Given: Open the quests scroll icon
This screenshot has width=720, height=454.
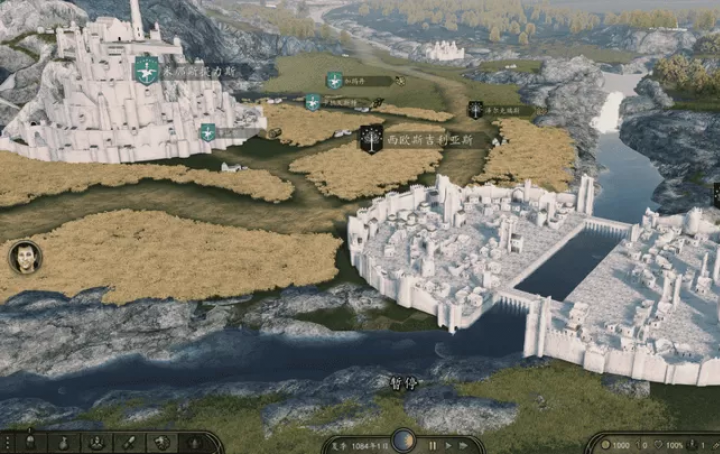Looking at the screenshot, I should click(x=128, y=442).
